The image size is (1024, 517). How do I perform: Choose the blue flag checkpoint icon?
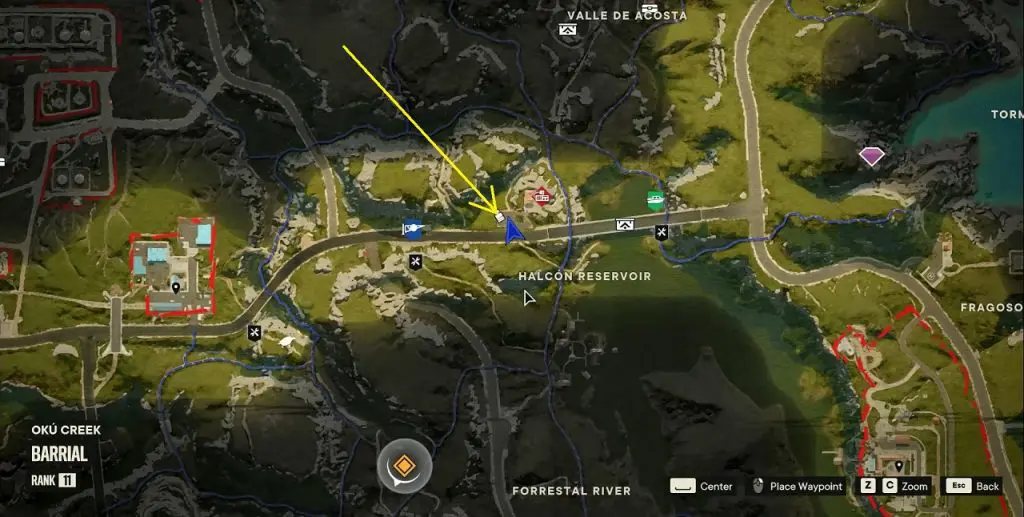click(x=411, y=229)
